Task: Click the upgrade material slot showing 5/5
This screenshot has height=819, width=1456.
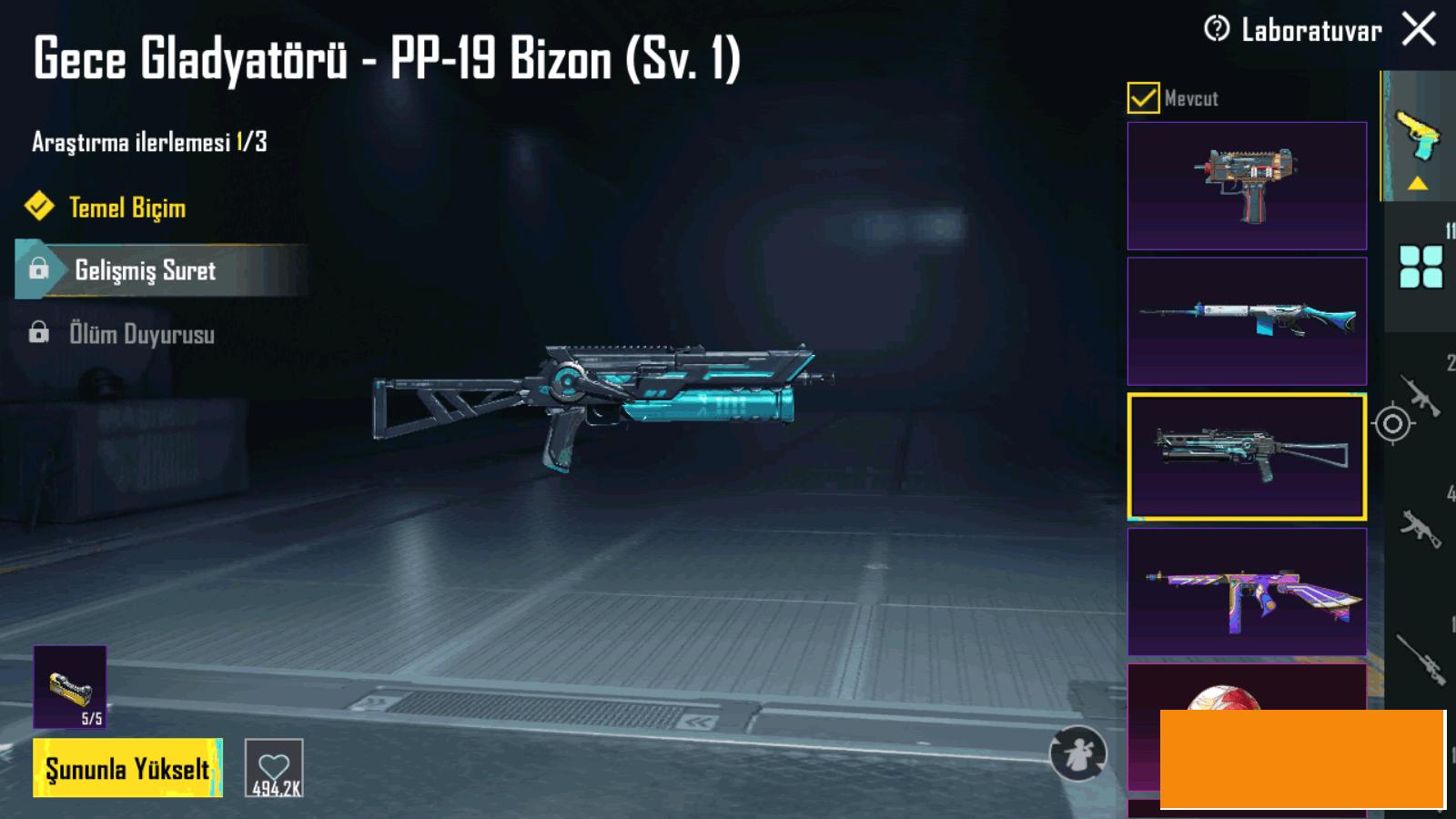Action: tap(70, 687)
